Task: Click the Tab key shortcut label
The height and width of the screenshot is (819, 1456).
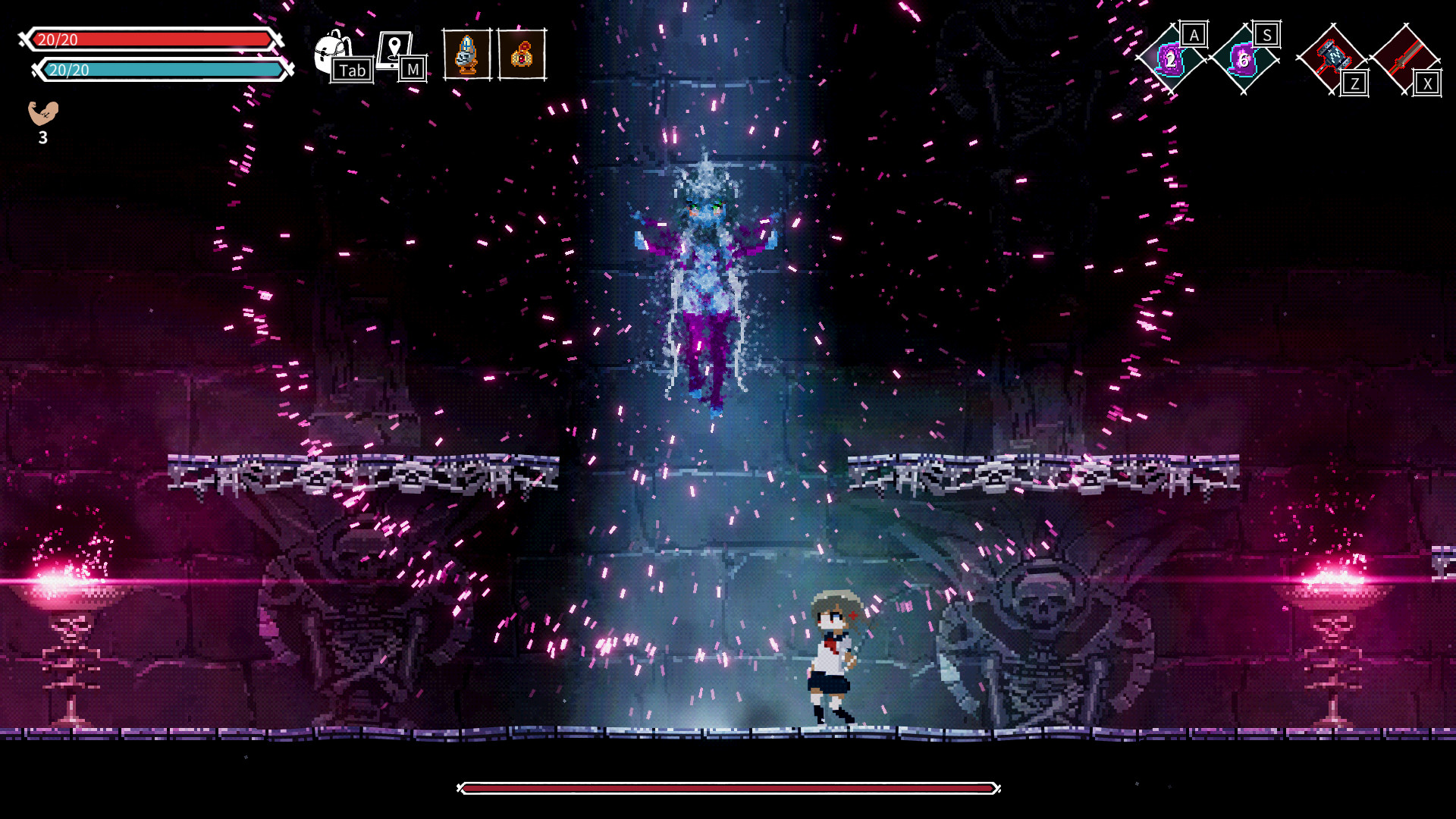Action: [x=353, y=71]
